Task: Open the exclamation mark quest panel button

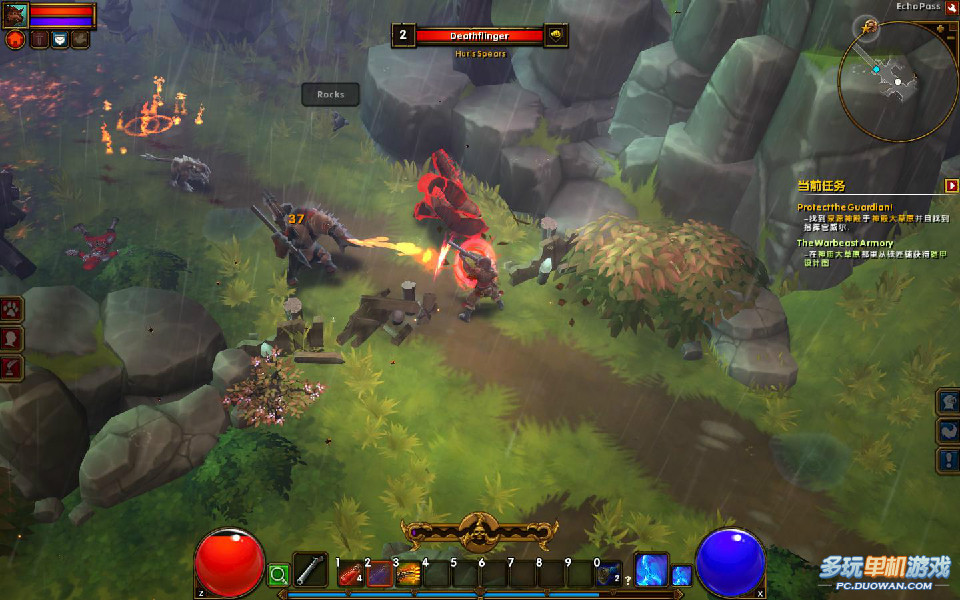Action: coord(947,460)
